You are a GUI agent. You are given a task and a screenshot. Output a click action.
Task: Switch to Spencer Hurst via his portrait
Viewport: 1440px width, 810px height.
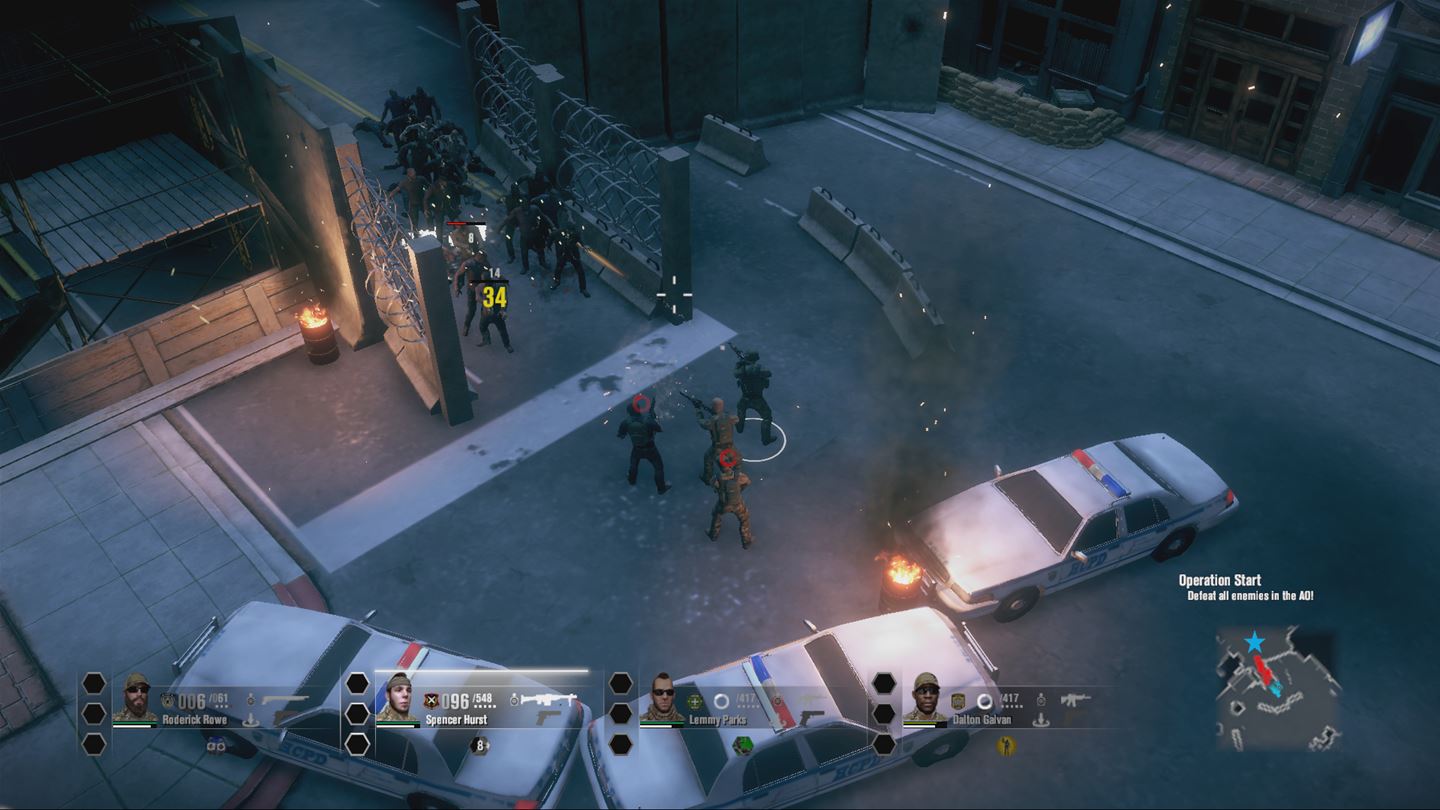click(401, 697)
